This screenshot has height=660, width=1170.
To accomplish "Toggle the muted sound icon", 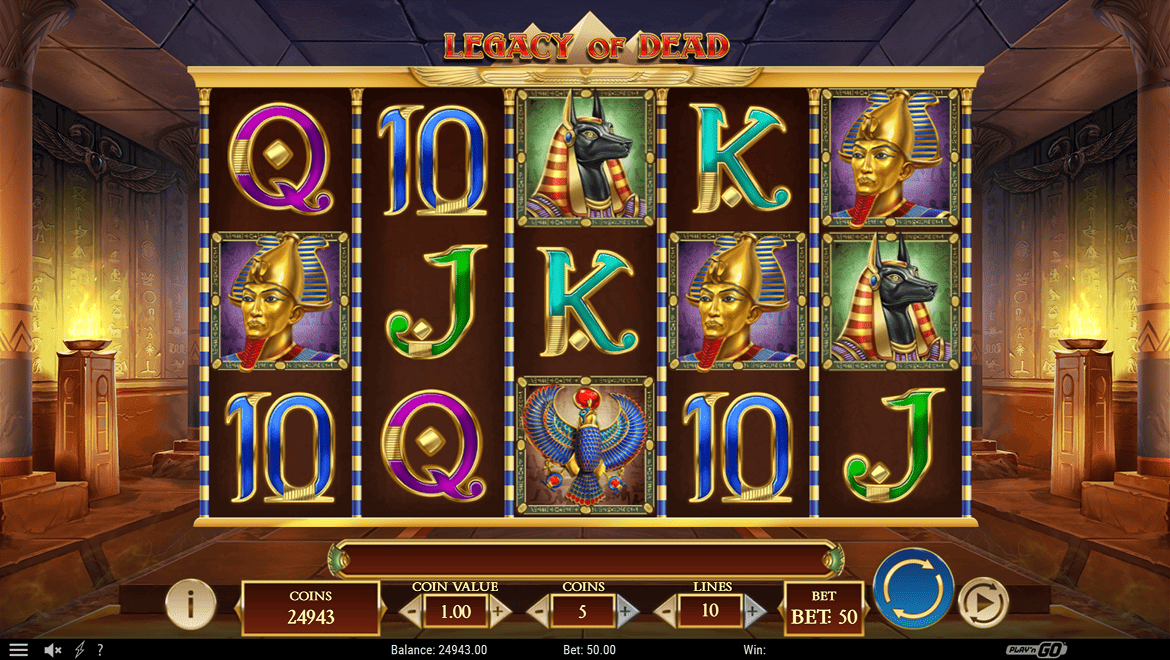I will 53,650.
